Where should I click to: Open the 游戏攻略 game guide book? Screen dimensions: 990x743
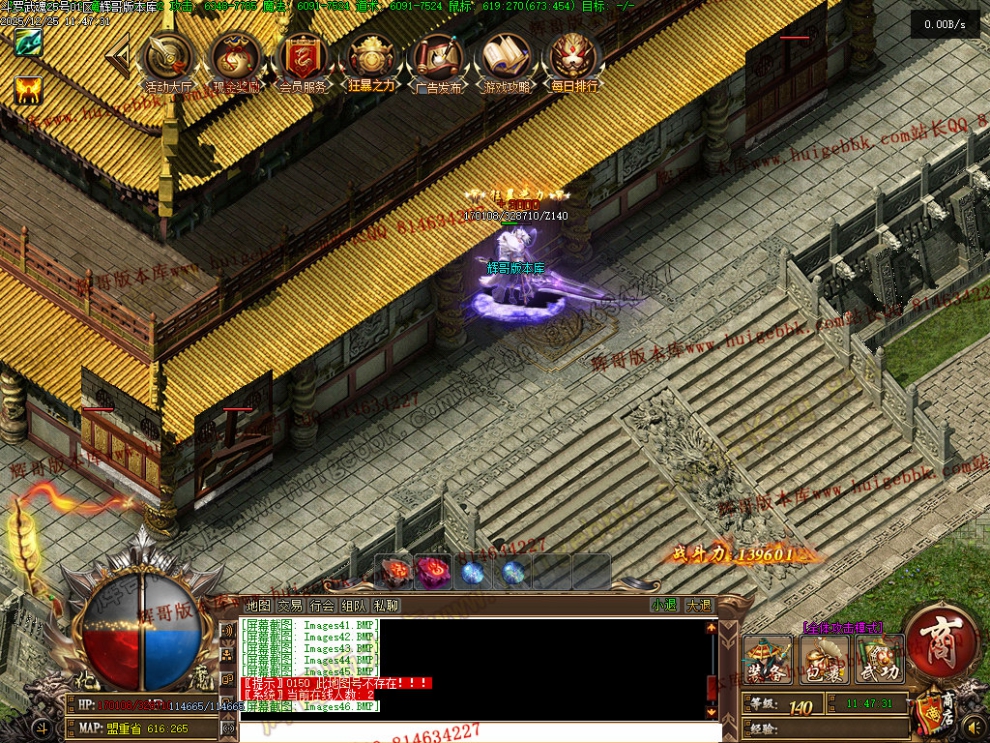[507, 60]
